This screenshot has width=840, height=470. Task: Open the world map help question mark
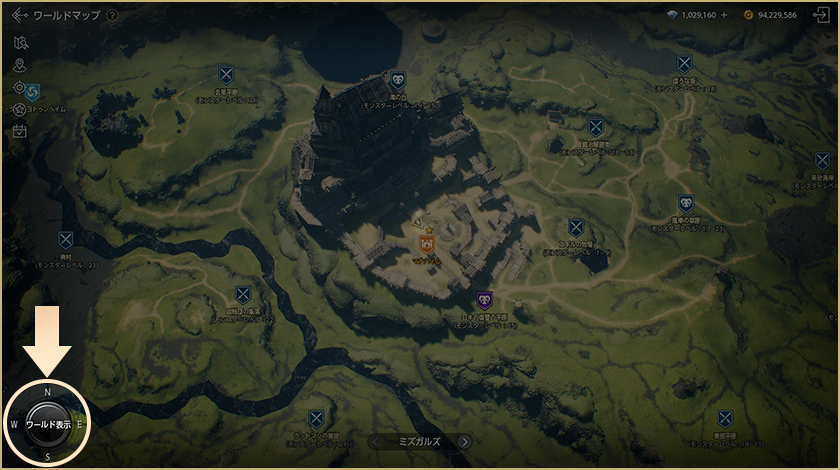[x=112, y=16]
